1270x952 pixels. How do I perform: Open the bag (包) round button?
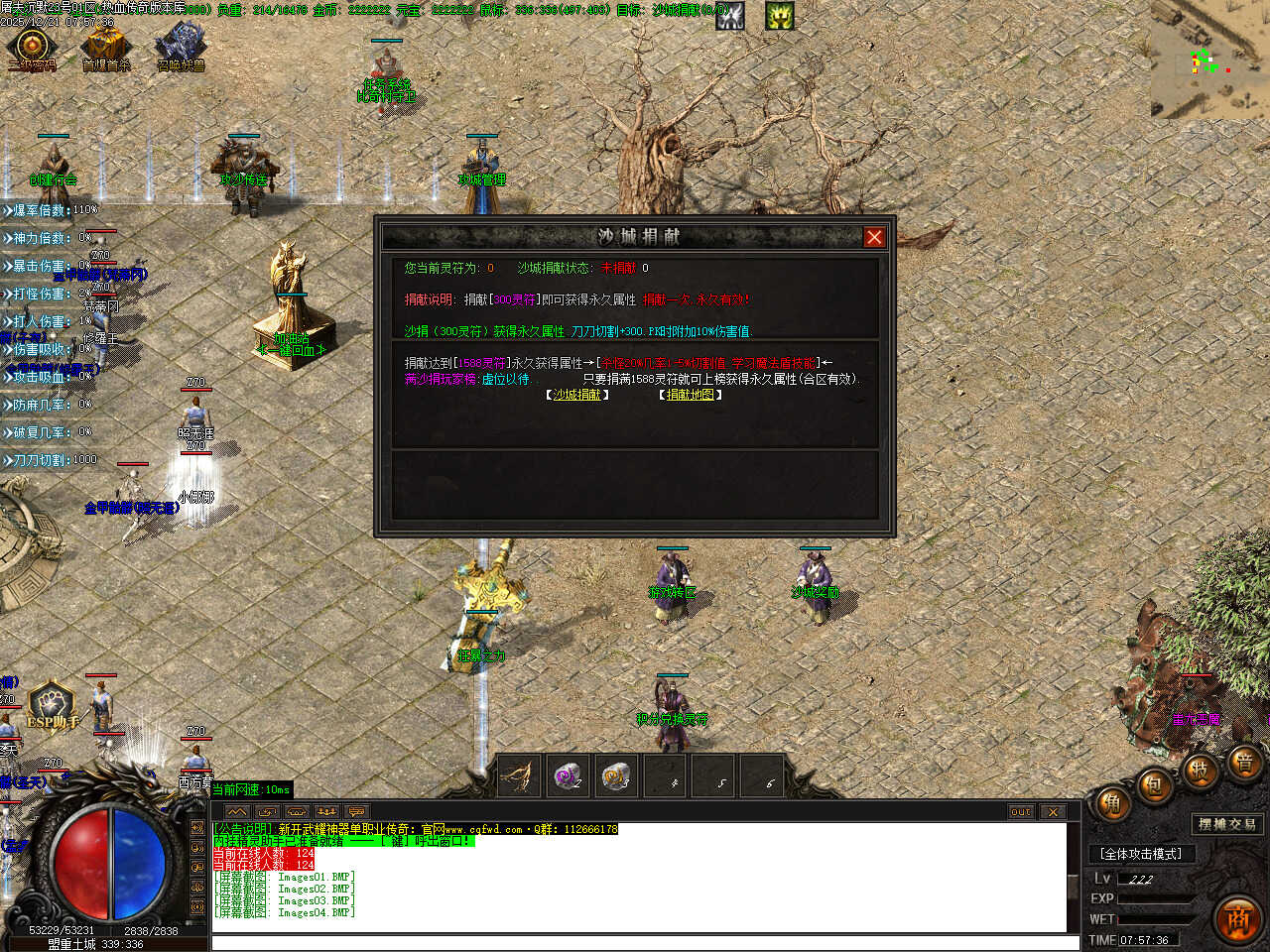point(1155,785)
